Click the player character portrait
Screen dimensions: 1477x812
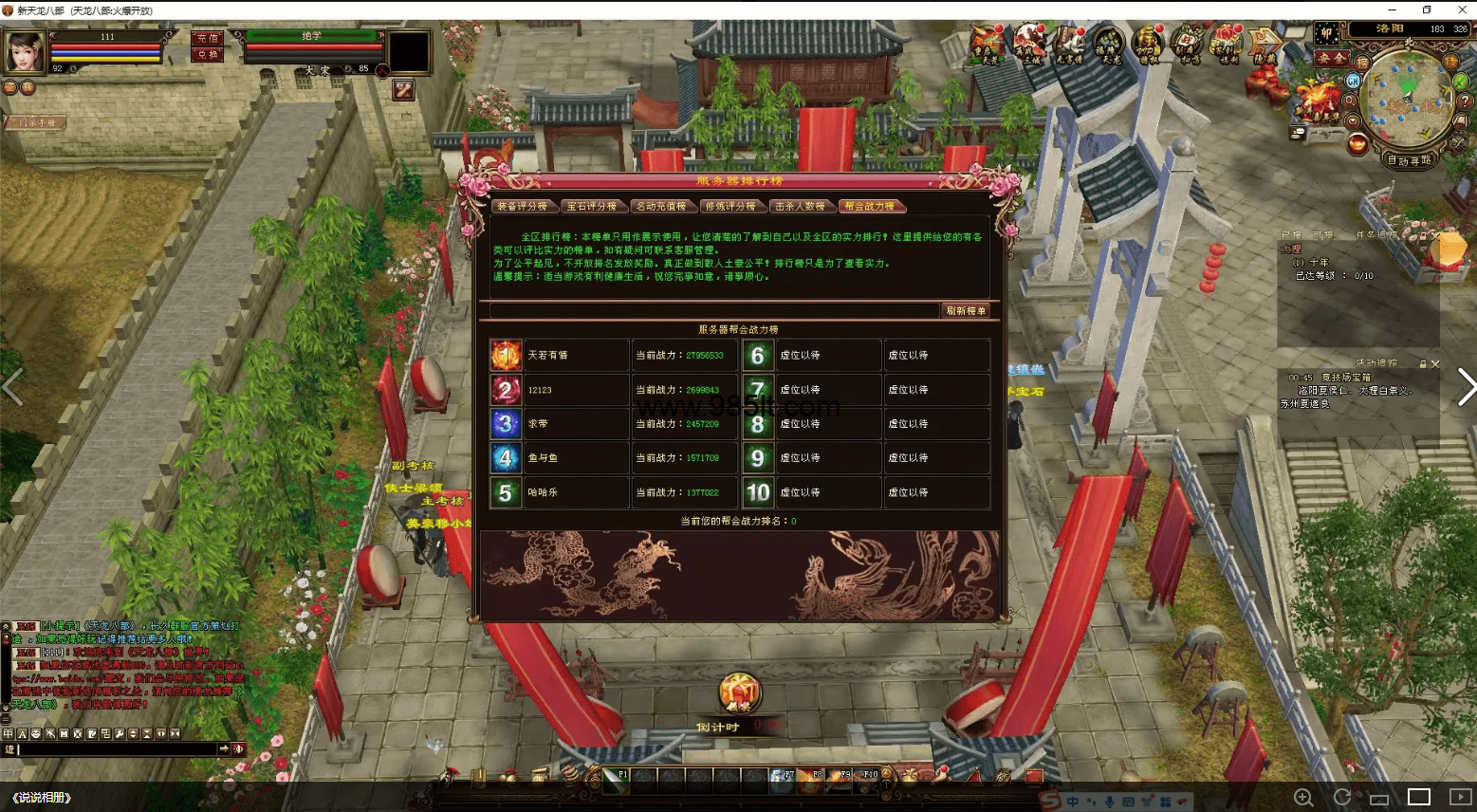[x=25, y=51]
